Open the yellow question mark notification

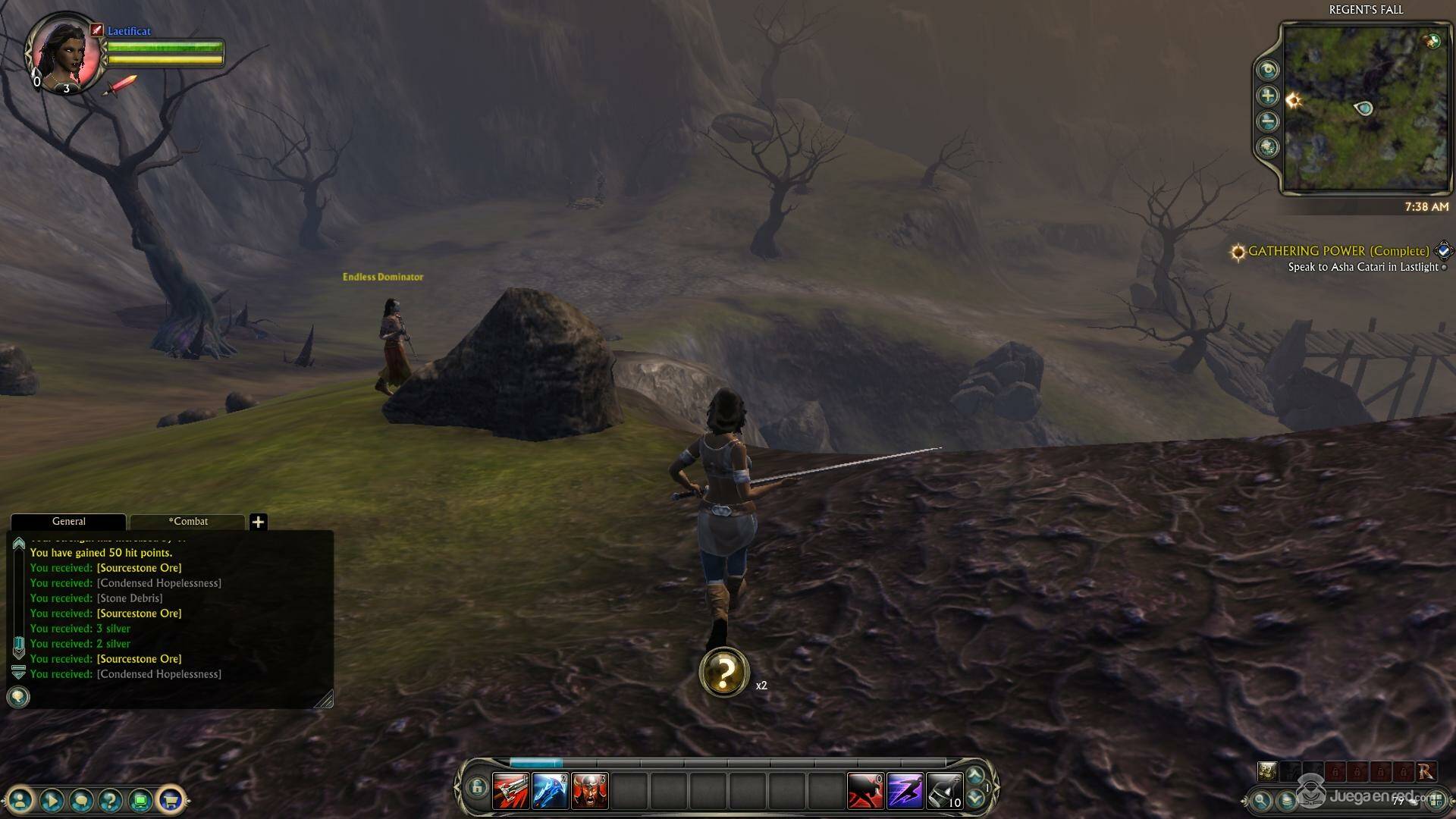[724, 672]
